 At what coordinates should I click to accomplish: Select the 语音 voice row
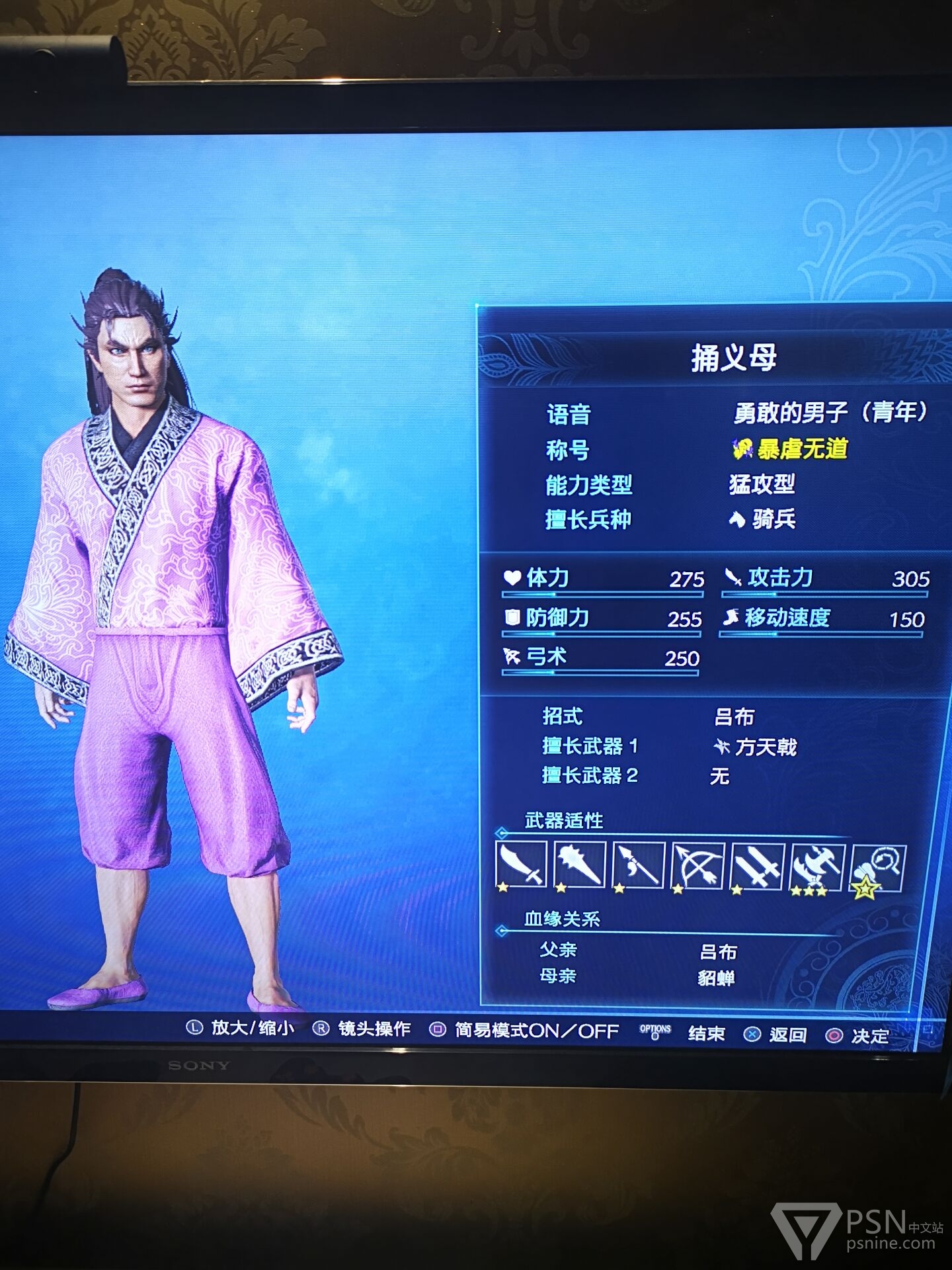point(734,414)
